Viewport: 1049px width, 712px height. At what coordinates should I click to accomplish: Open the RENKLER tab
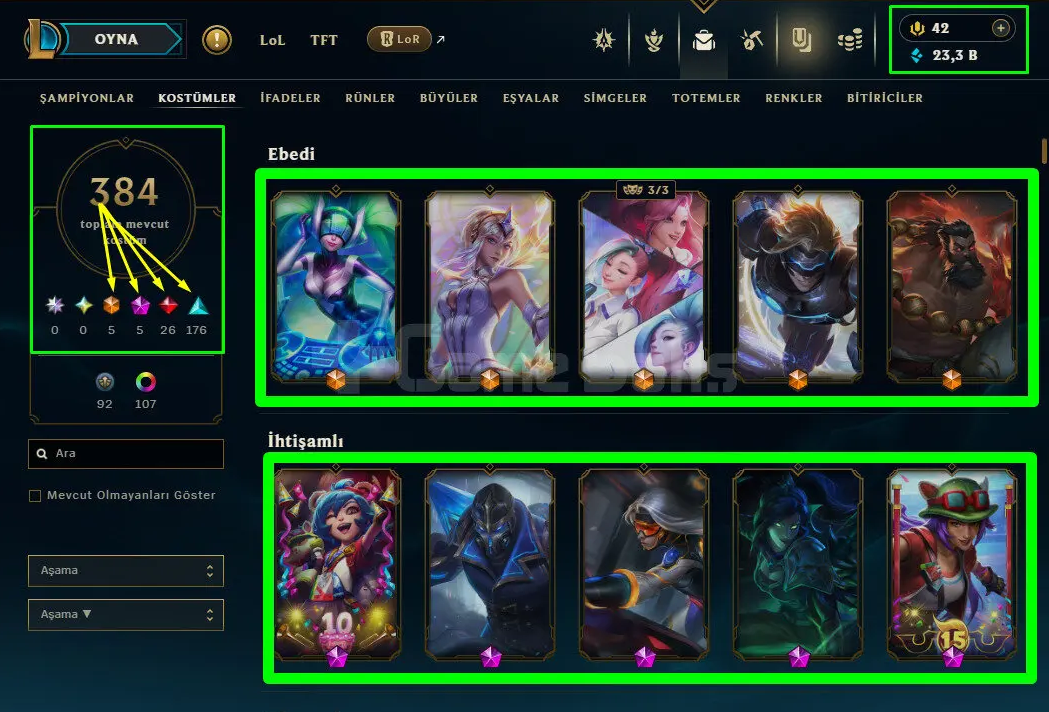[x=793, y=98]
